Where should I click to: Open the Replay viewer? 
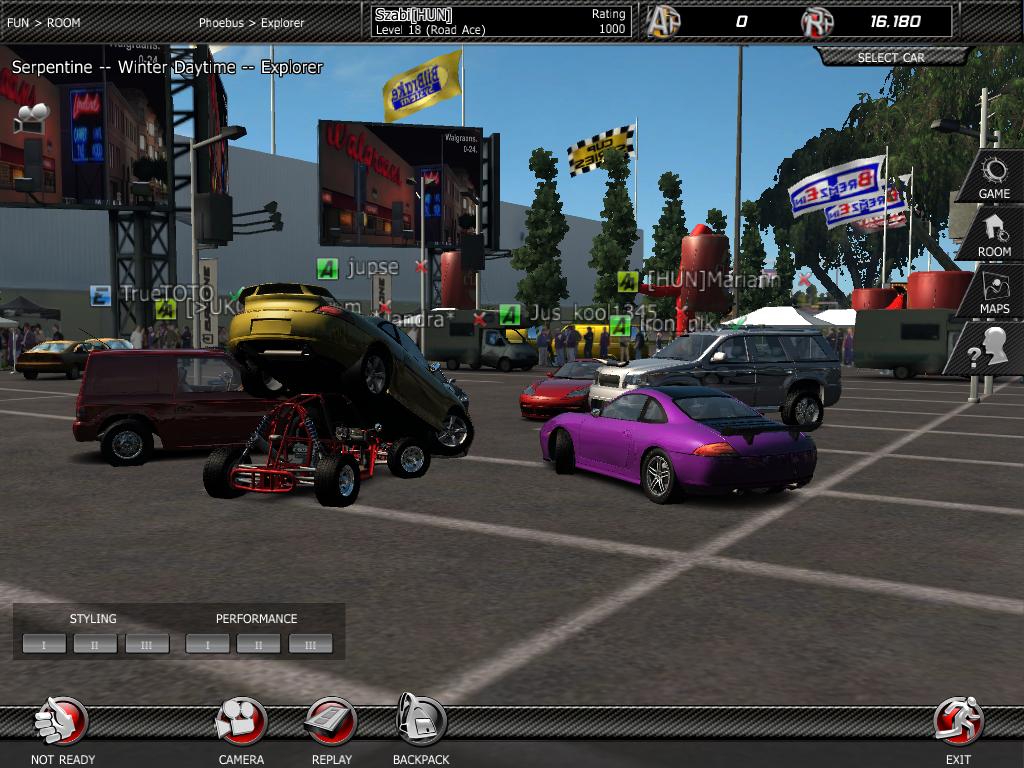coord(331,723)
